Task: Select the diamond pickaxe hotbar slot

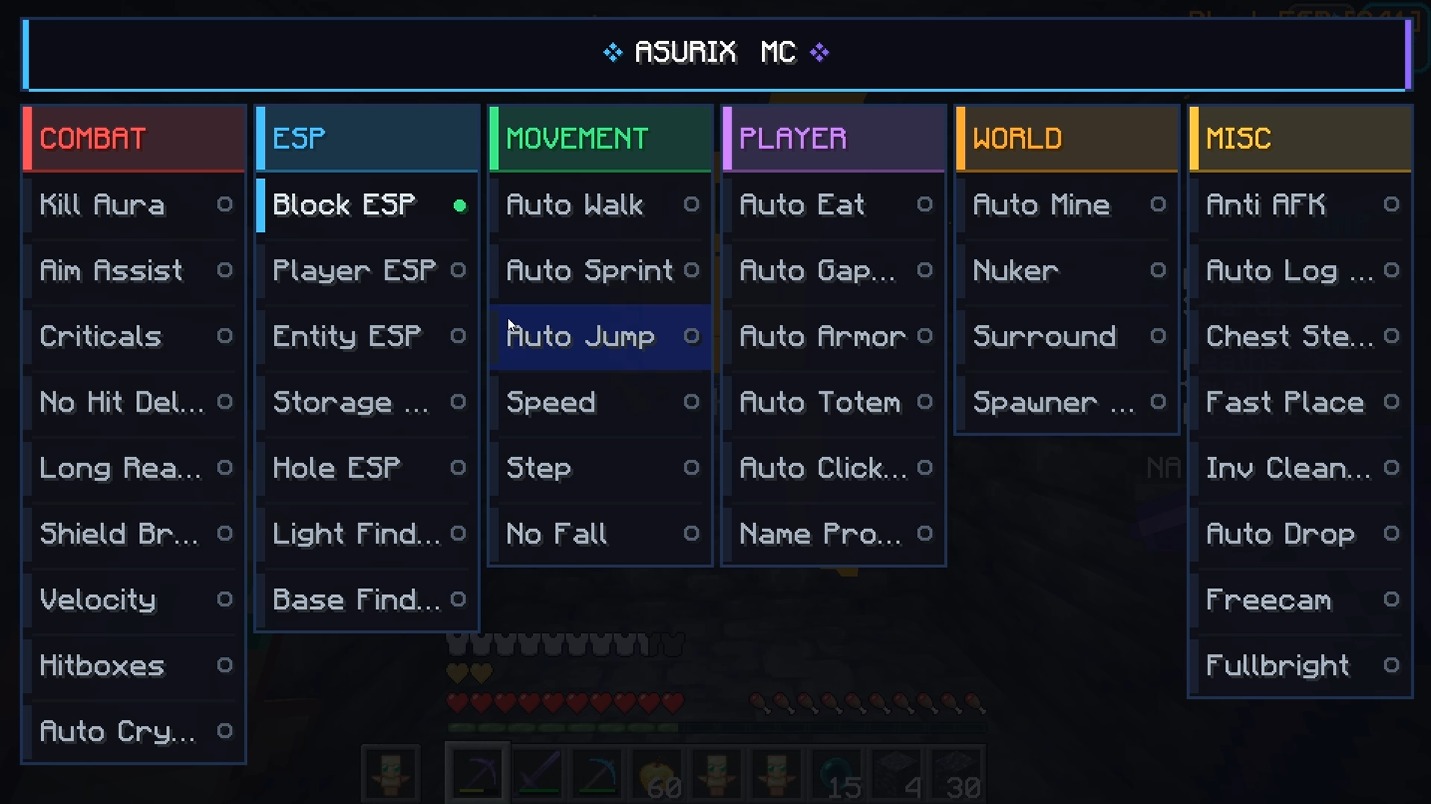Action: click(x=598, y=772)
